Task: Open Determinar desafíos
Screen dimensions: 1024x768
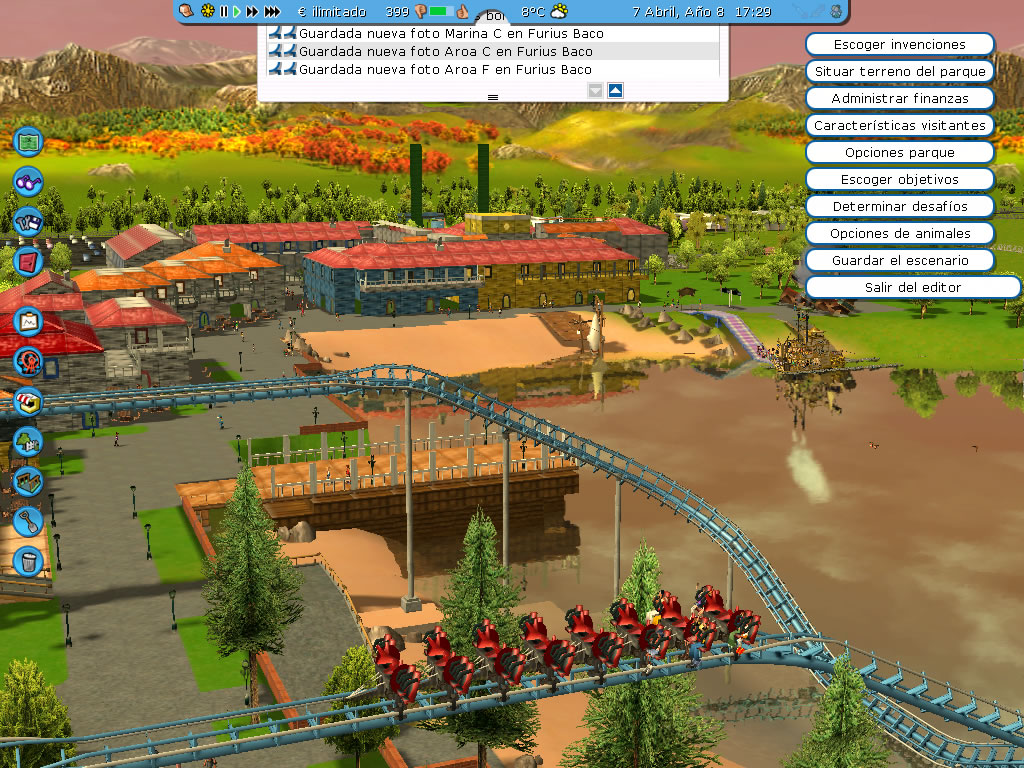Action: coord(899,206)
